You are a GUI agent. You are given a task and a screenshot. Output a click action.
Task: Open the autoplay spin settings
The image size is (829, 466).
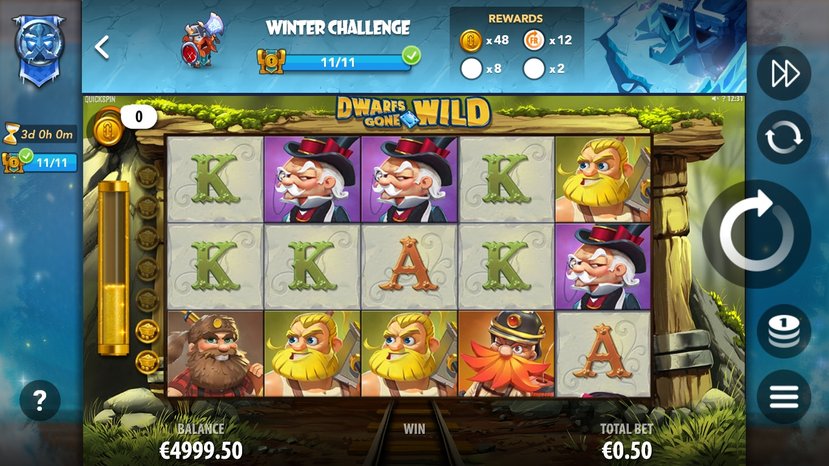tap(783, 137)
